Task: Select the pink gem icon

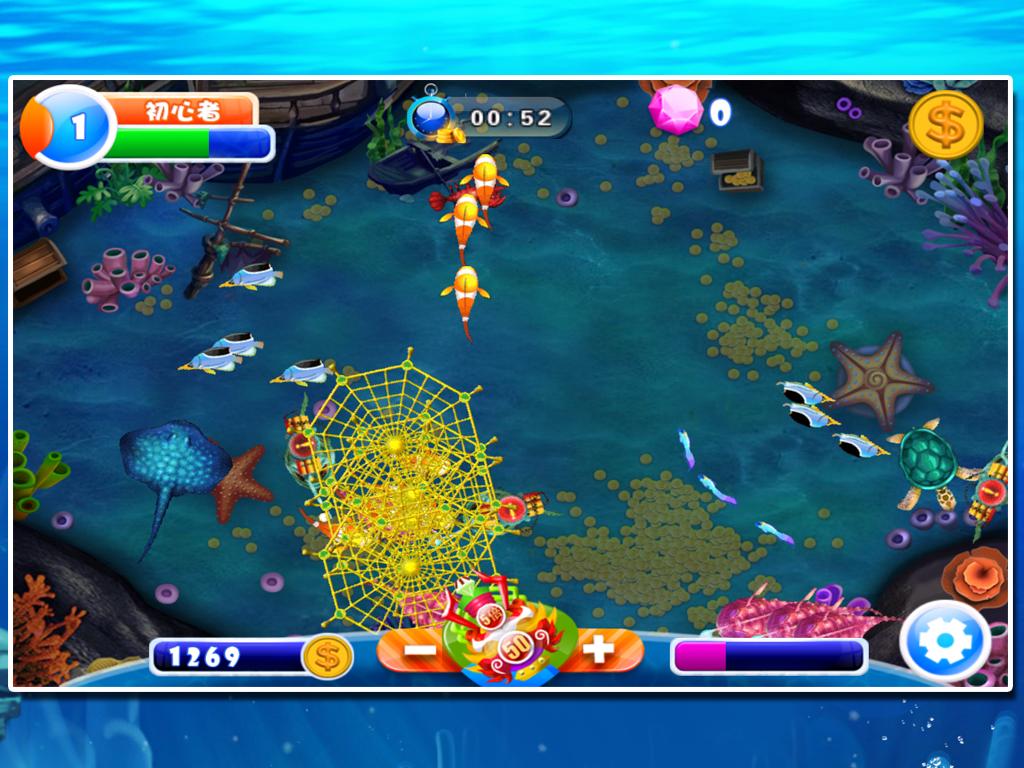Action: click(x=676, y=109)
